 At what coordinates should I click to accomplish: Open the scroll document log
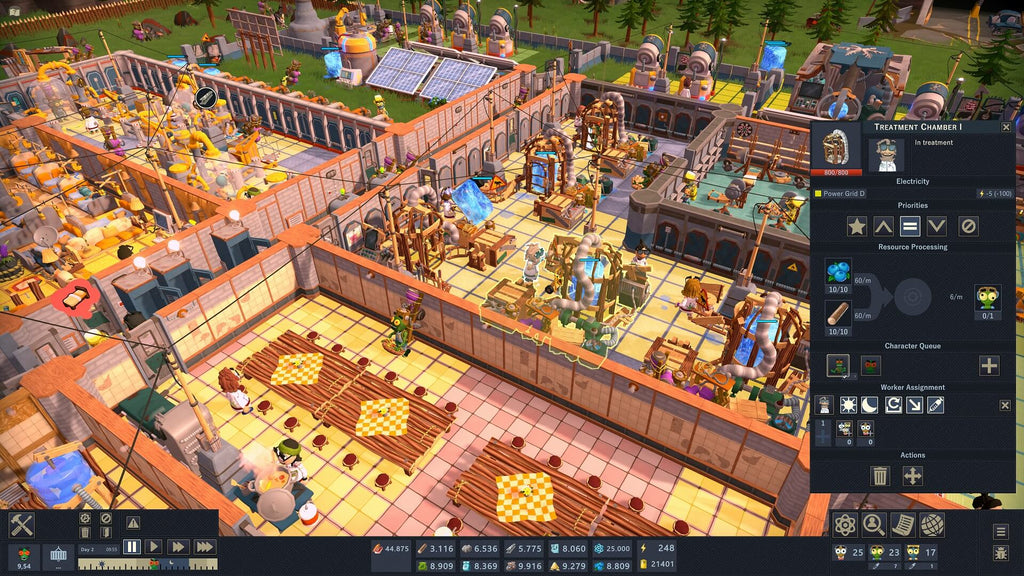point(903,524)
